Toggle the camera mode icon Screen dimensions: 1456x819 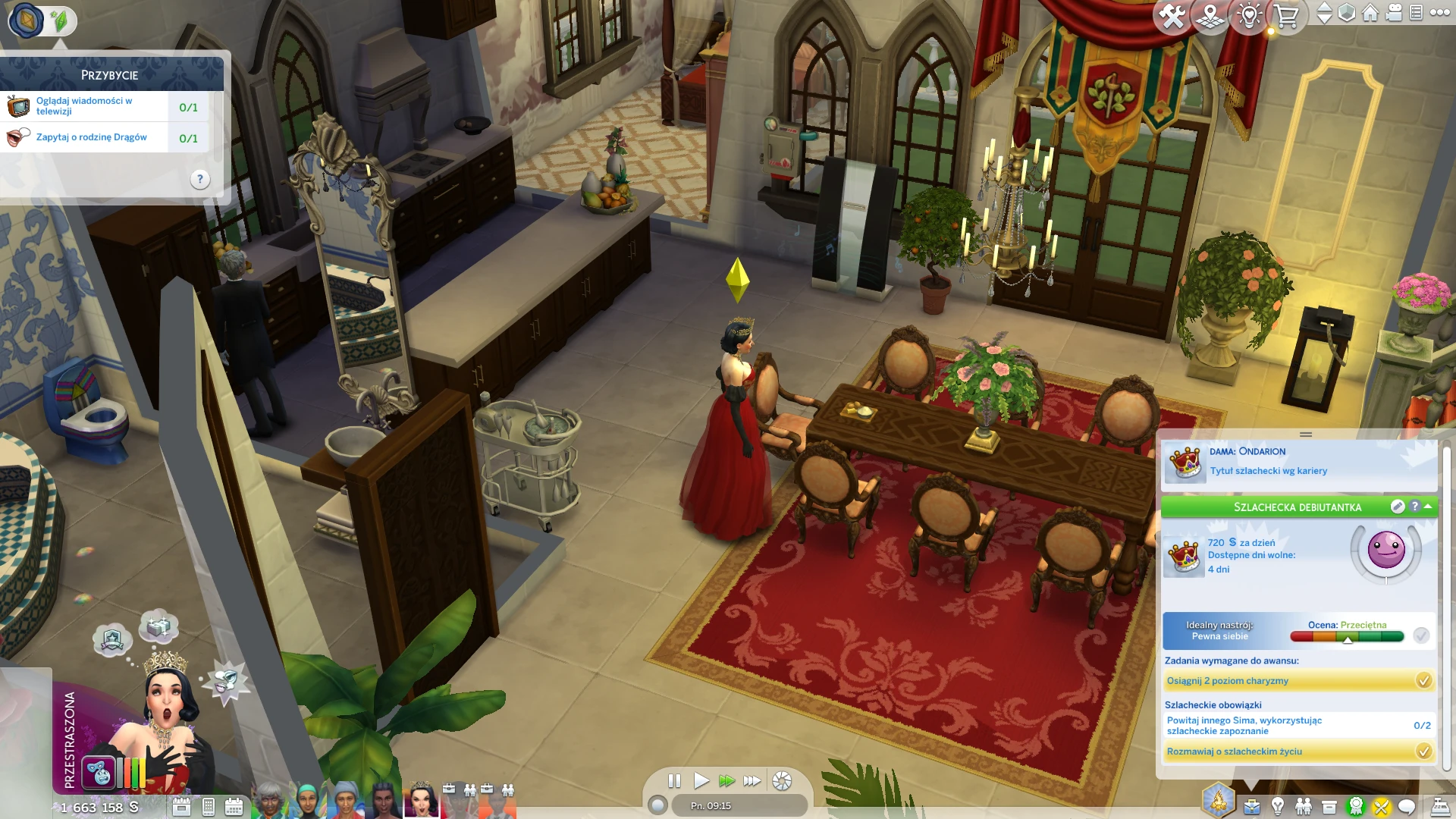1394,13
